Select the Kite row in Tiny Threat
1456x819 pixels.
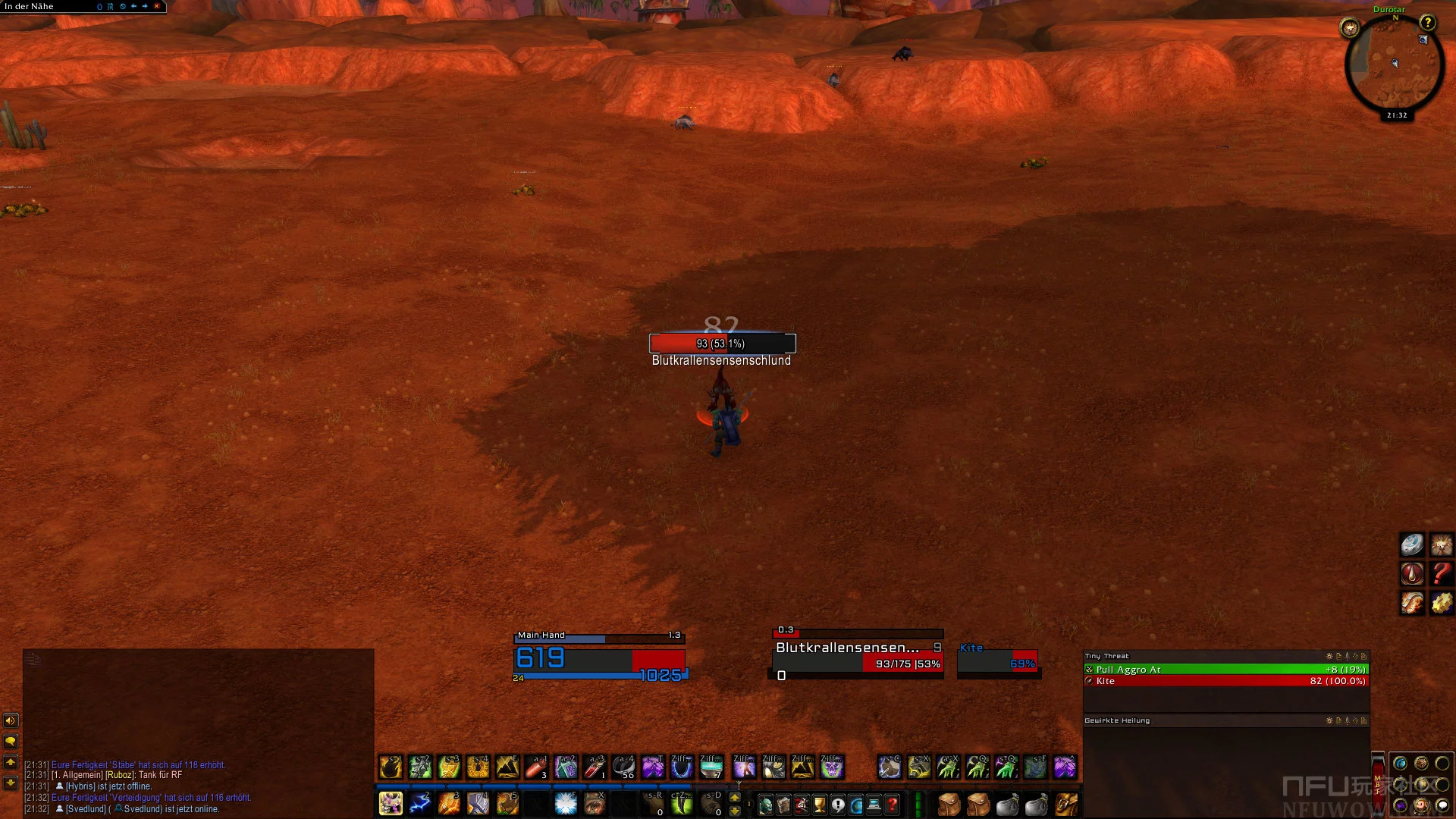click(1225, 681)
